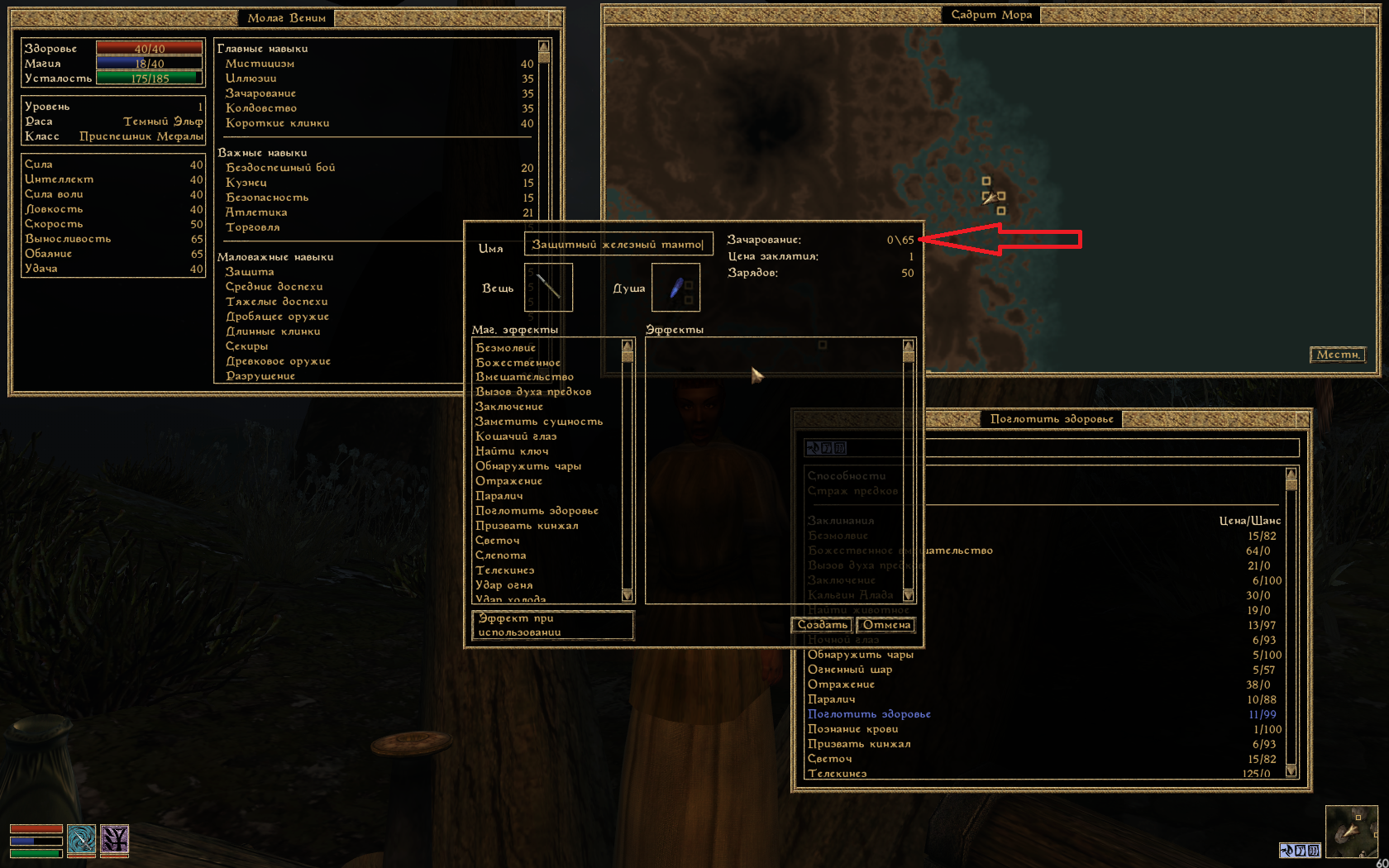Choose the Безмолвие magic effect
The image size is (1389, 868).
[506, 348]
